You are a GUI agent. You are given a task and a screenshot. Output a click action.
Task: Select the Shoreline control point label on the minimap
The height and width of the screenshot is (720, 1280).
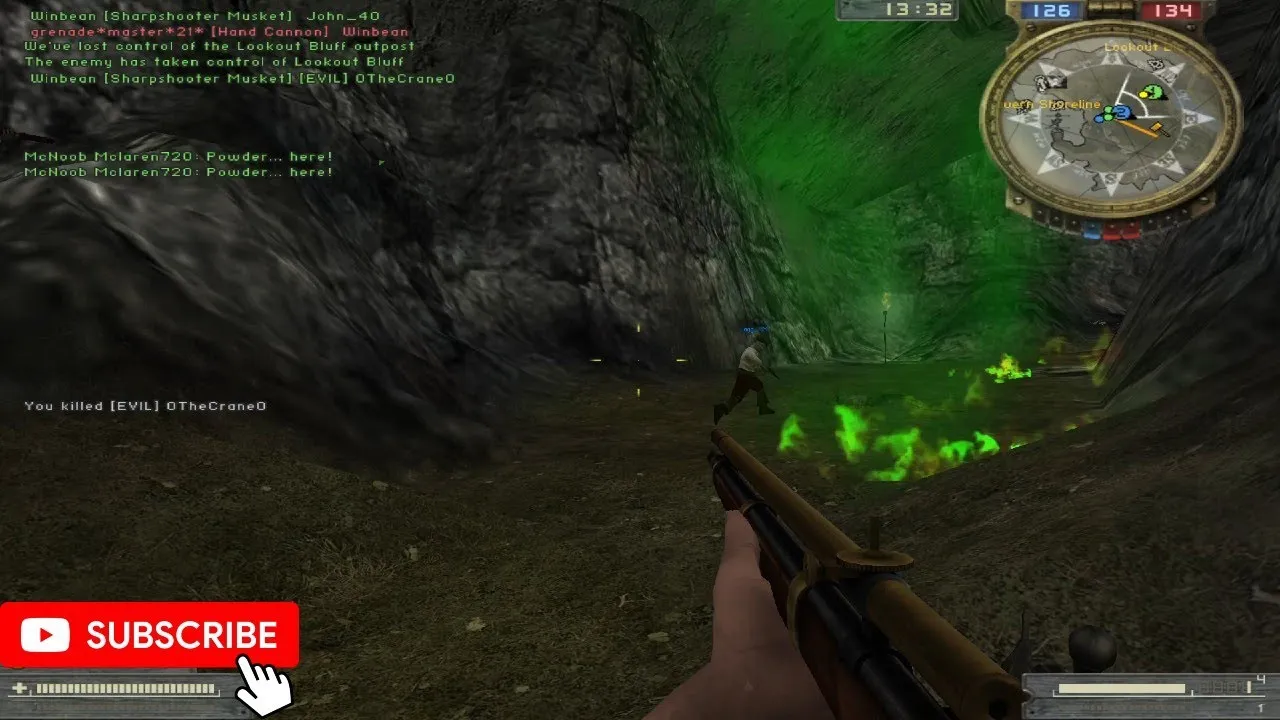coord(1050,104)
